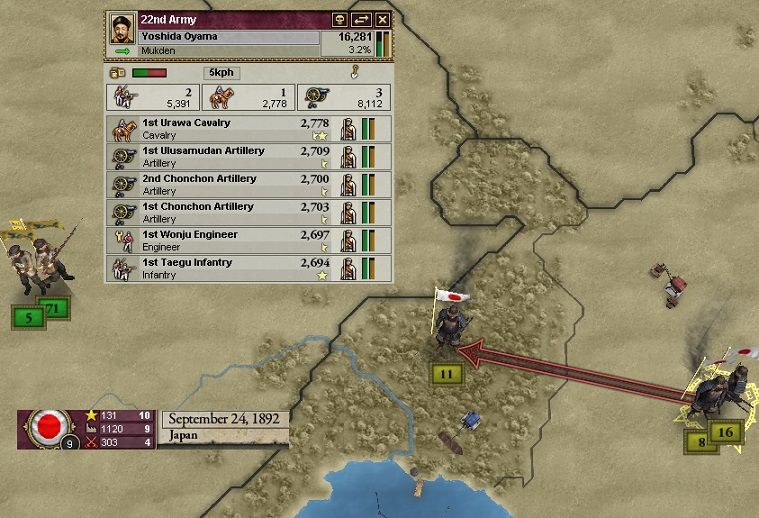
Task: Close the 22nd Army panel
Action: 382,20
